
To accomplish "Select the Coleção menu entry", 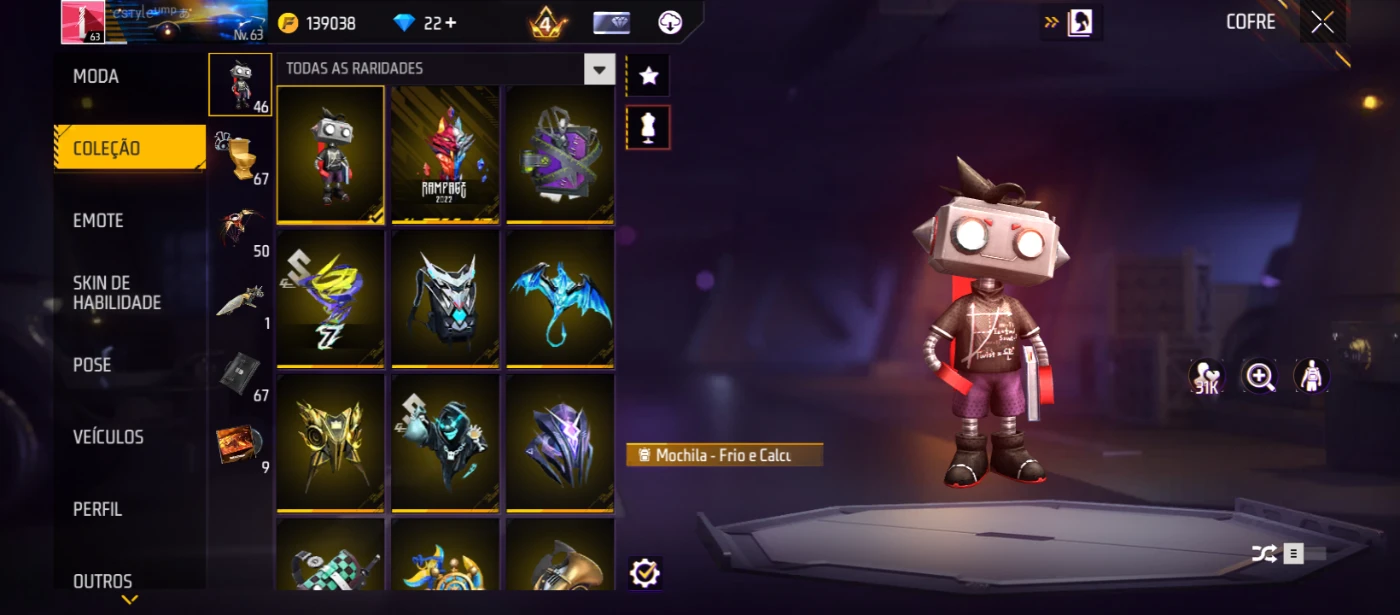I will (107, 149).
